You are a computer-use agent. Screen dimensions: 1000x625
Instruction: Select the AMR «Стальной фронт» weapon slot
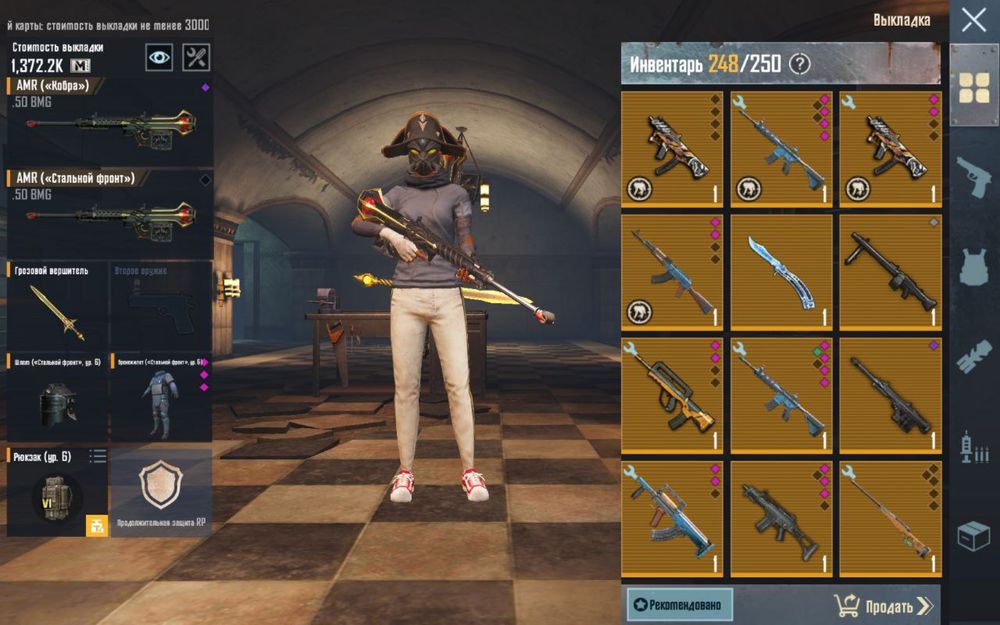(109, 213)
